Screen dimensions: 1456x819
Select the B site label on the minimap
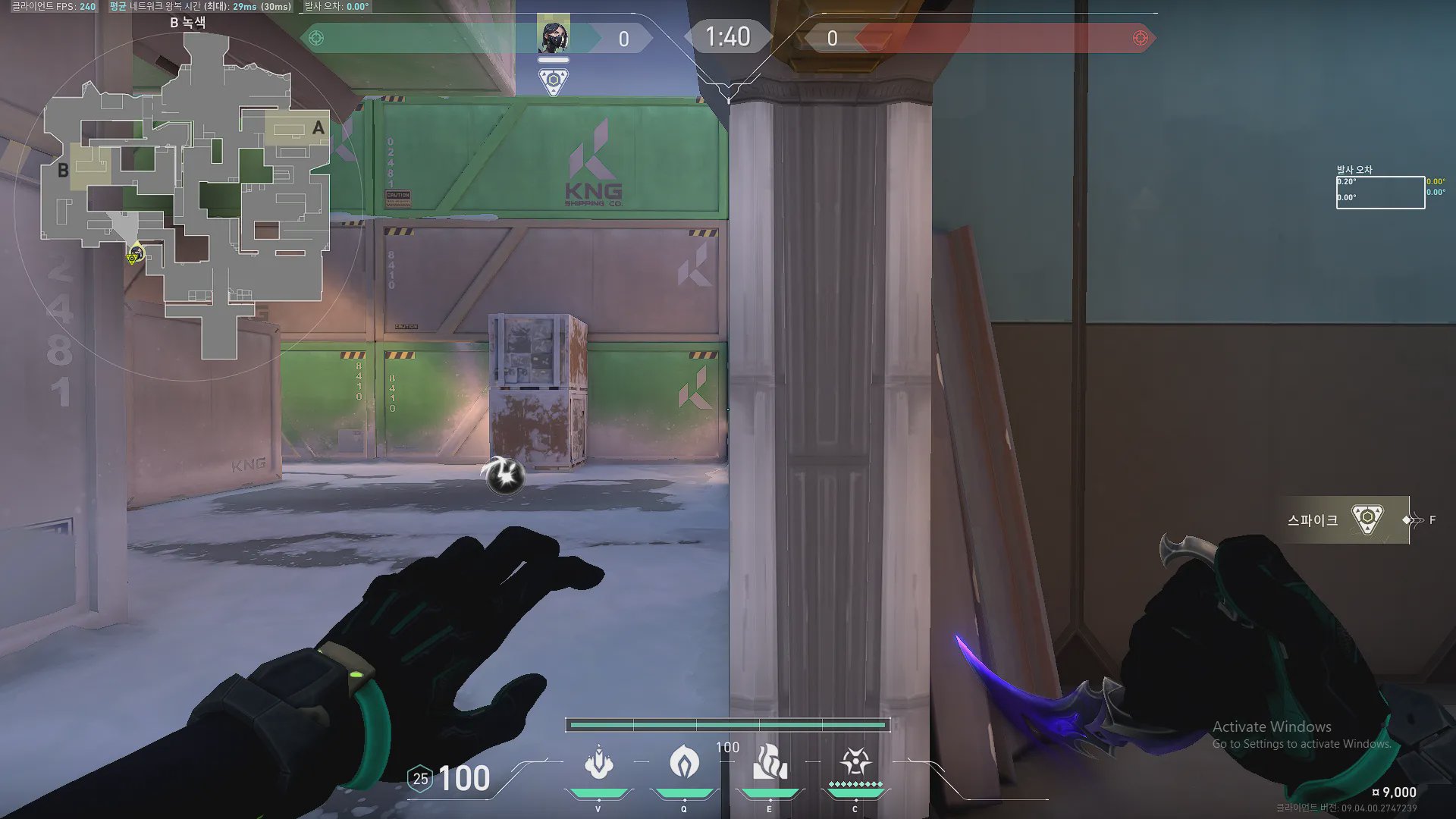(64, 171)
